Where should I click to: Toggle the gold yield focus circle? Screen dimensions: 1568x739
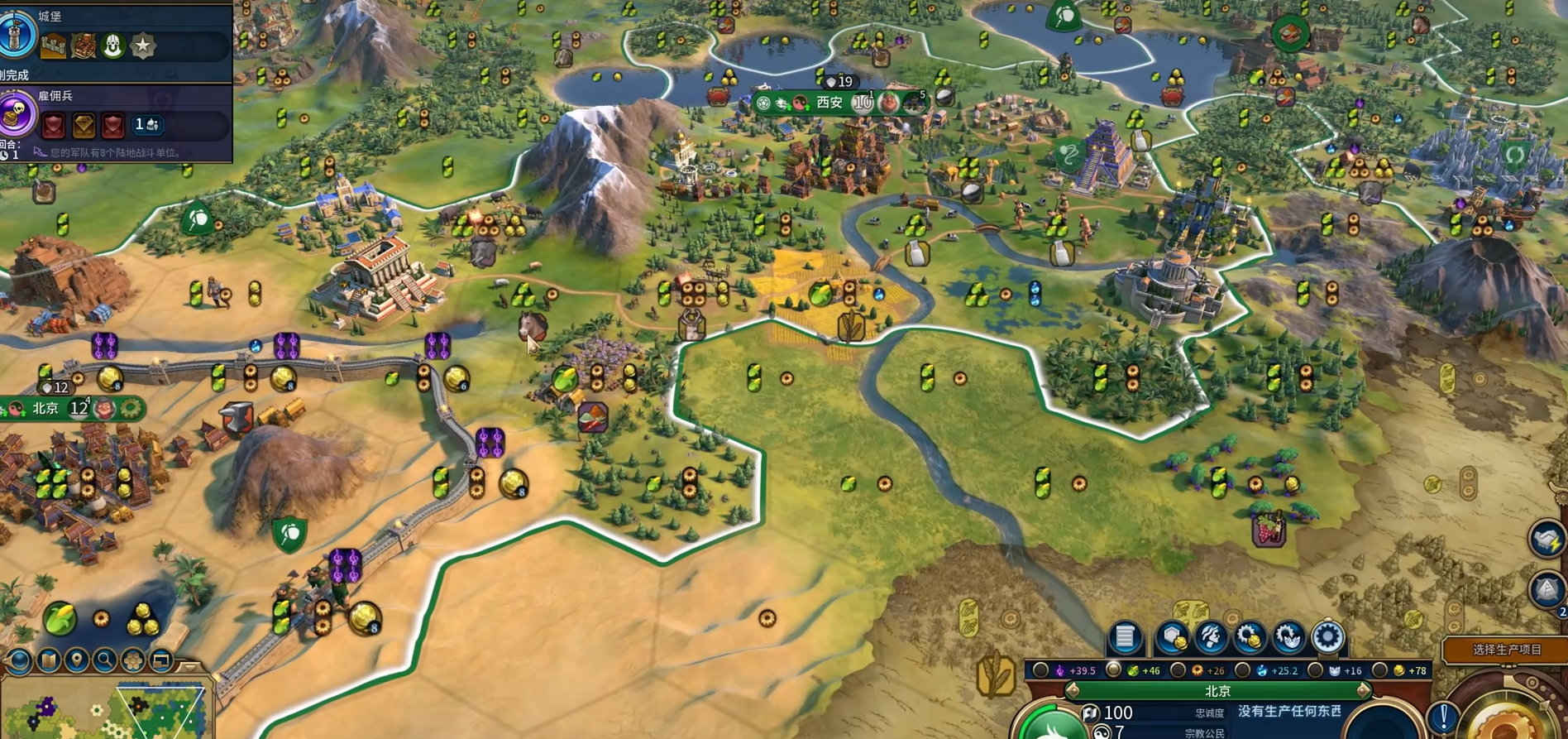1379,670
